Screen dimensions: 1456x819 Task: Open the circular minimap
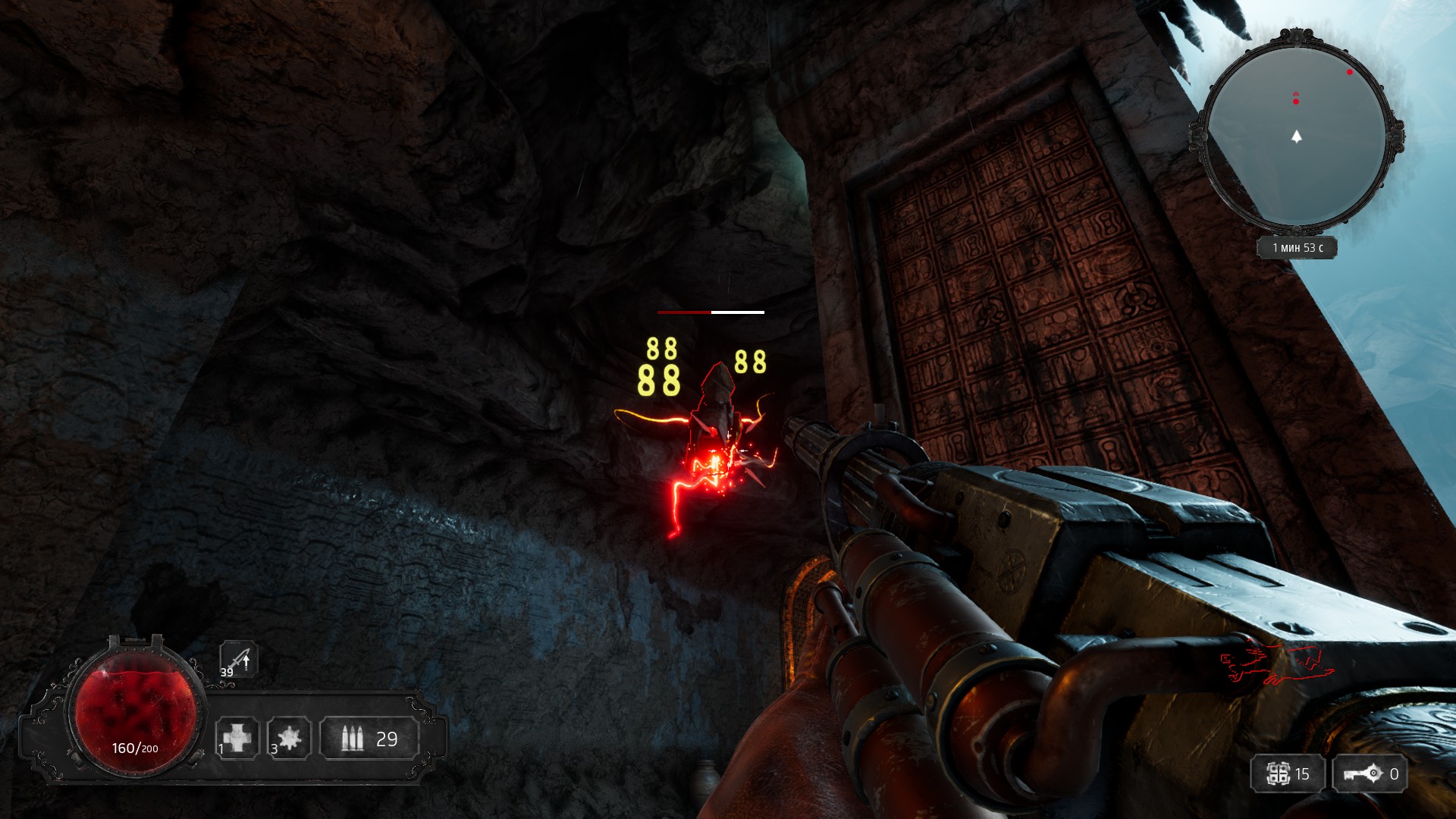tap(1297, 135)
